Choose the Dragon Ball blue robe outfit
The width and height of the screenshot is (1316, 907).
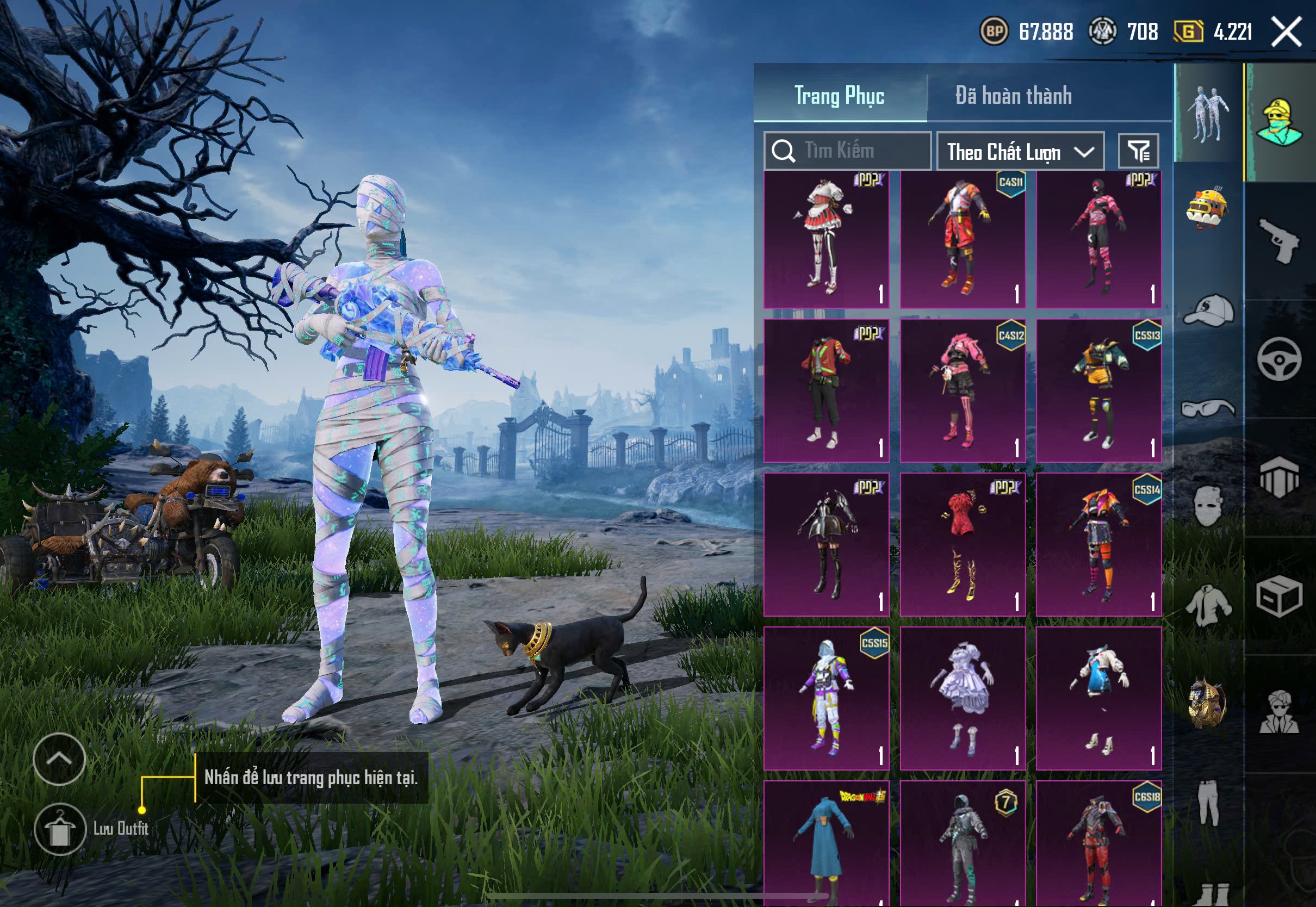point(826,843)
